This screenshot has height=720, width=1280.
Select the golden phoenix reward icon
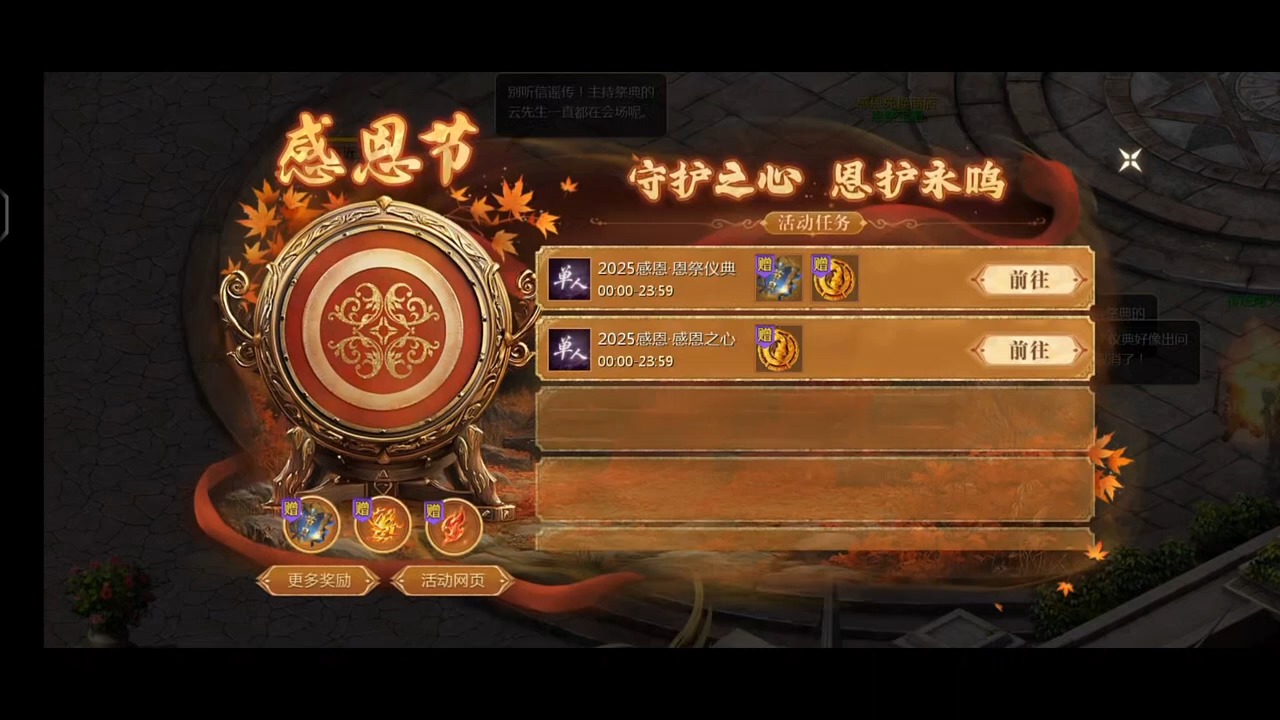tap(383, 527)
